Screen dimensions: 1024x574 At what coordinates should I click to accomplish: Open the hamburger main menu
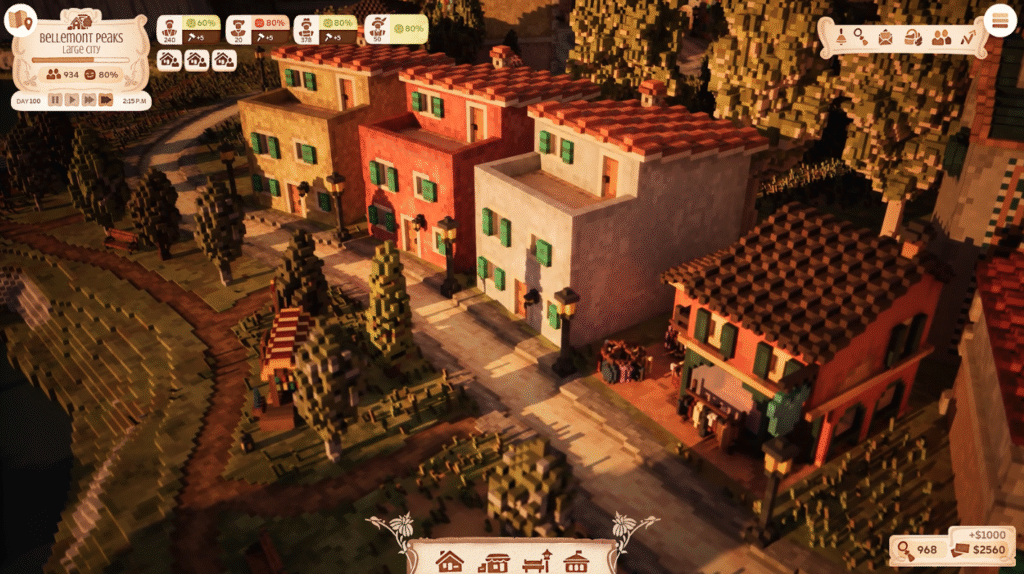pyautogui.click(x=999, y=20)
